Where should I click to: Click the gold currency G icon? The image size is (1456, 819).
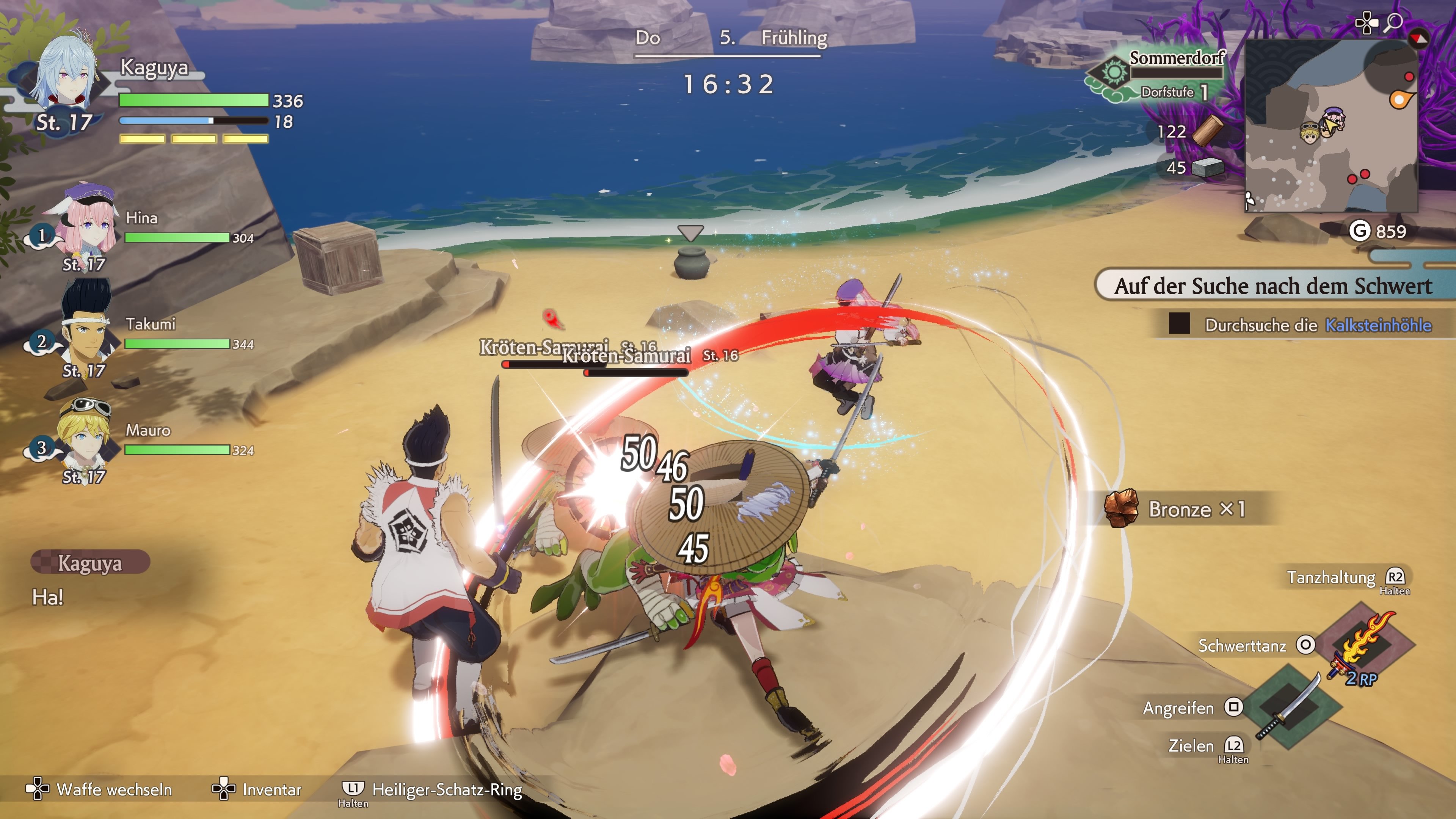[x=1359, y=231]
